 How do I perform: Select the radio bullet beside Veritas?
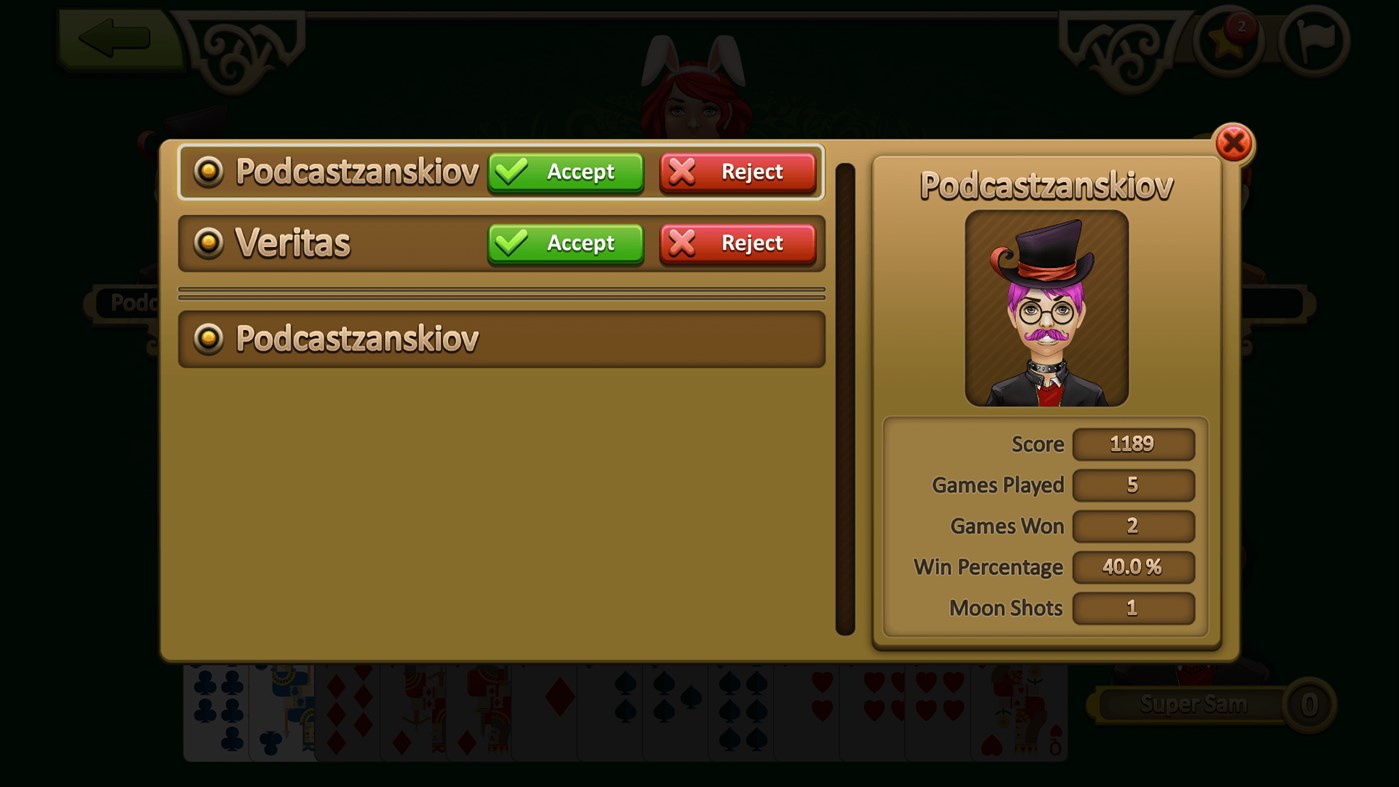tap(209, 243)
